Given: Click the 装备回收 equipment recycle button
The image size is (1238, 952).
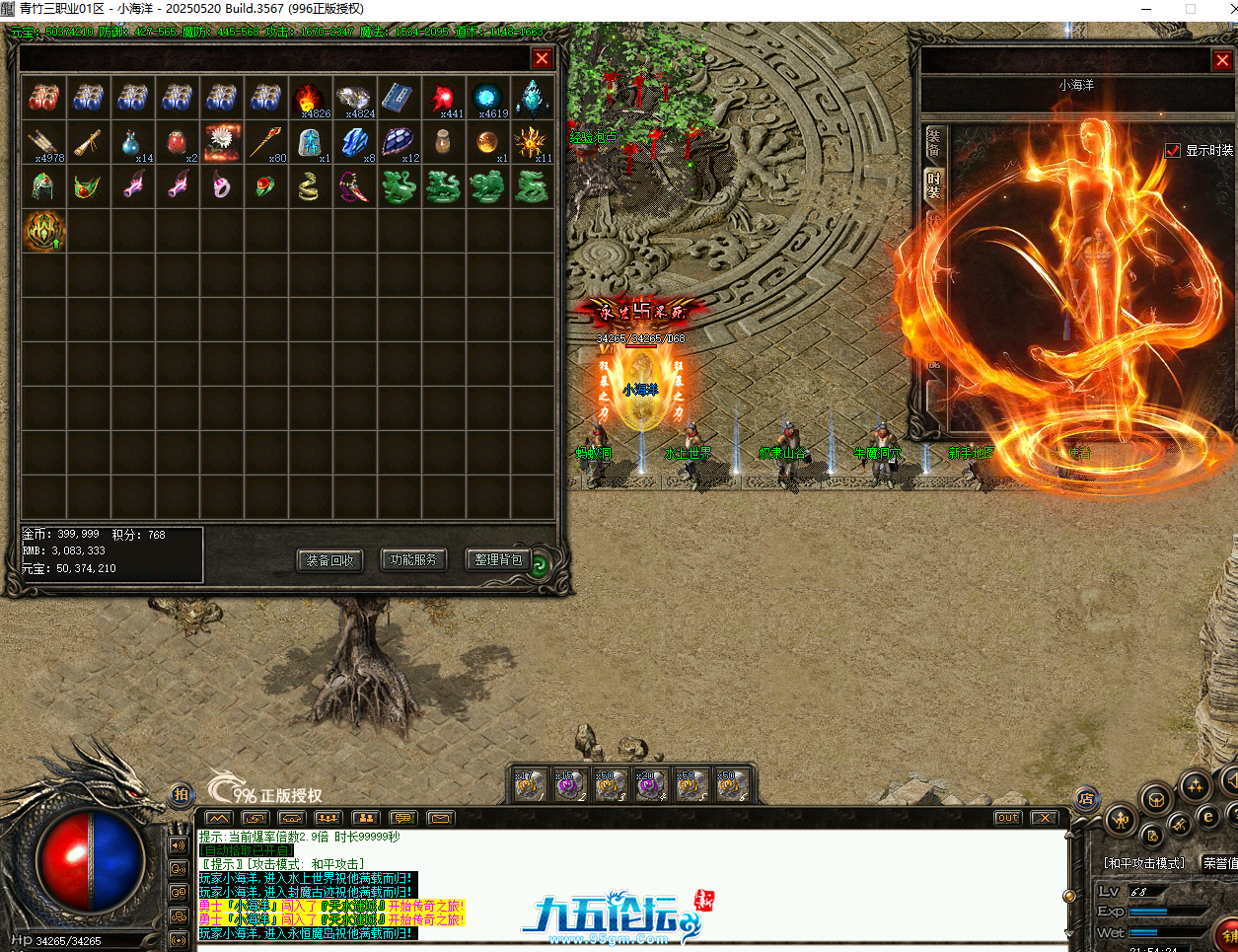Looking at the screenshot, I should (329, 560).
